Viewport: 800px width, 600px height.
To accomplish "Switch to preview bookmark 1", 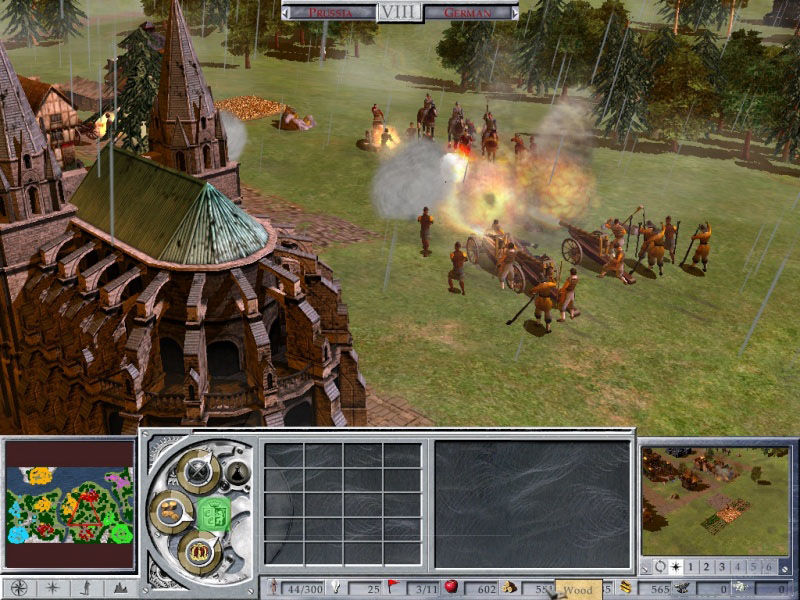I will [x=691, y=567].
